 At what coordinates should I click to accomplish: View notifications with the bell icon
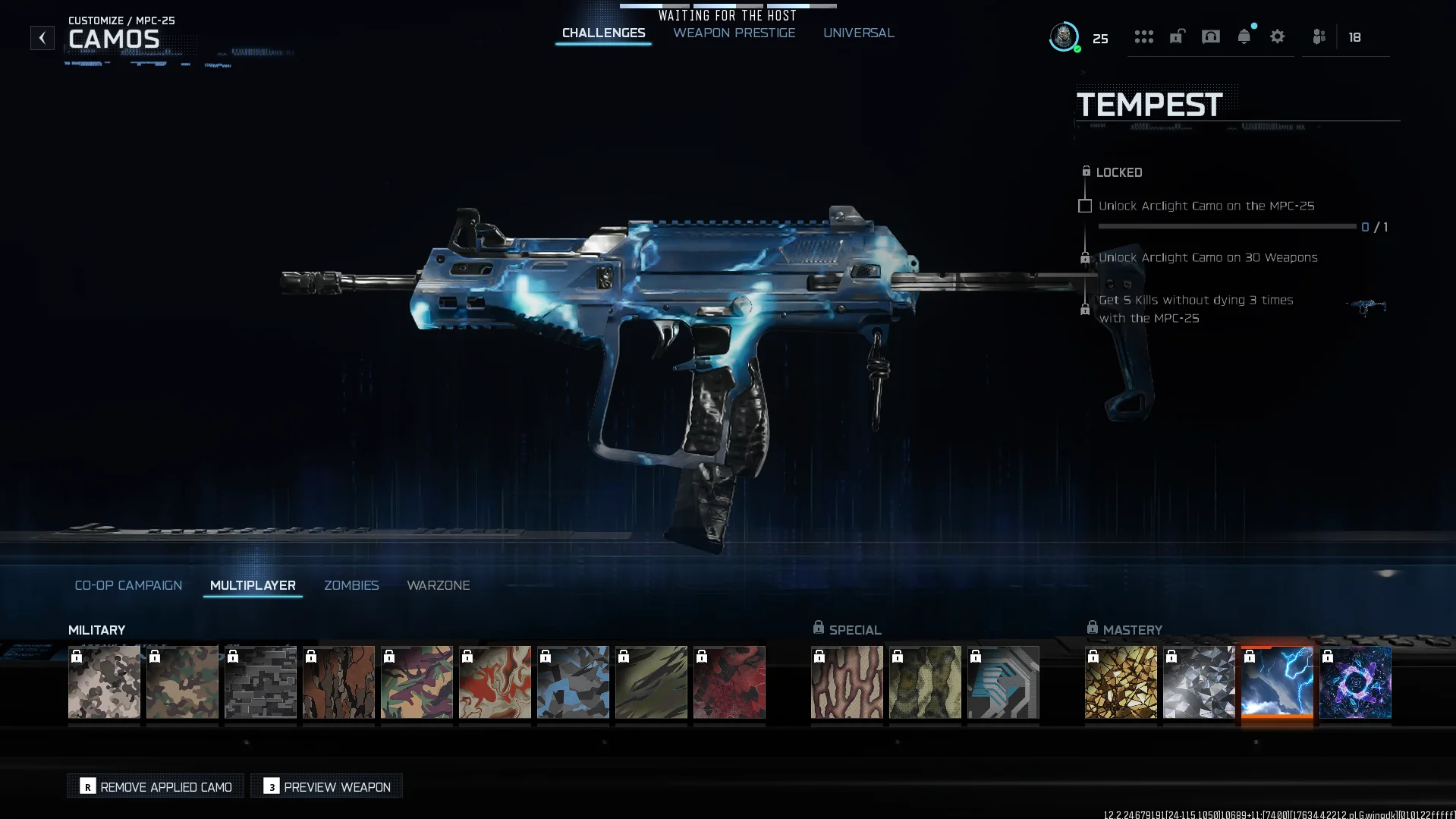pyautogui.click(x=1244, y=36)
